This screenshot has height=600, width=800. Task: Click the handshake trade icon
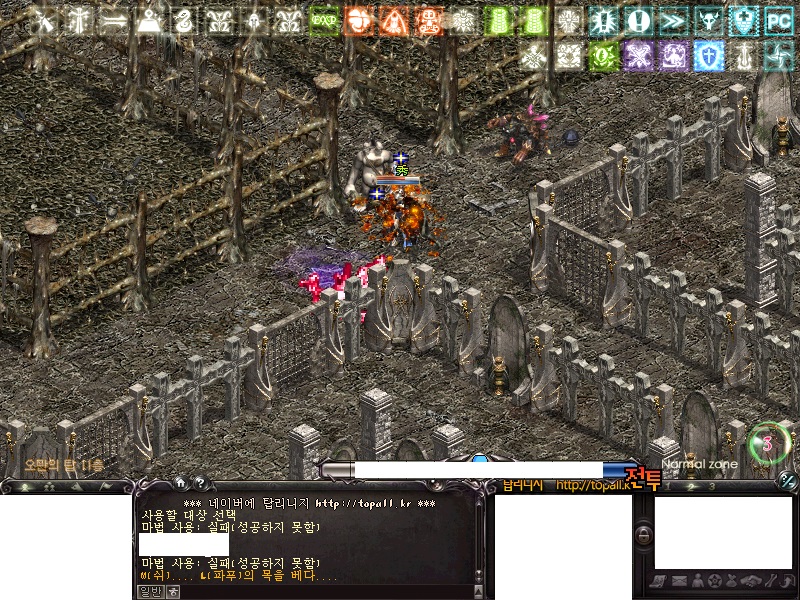(751, 581)
